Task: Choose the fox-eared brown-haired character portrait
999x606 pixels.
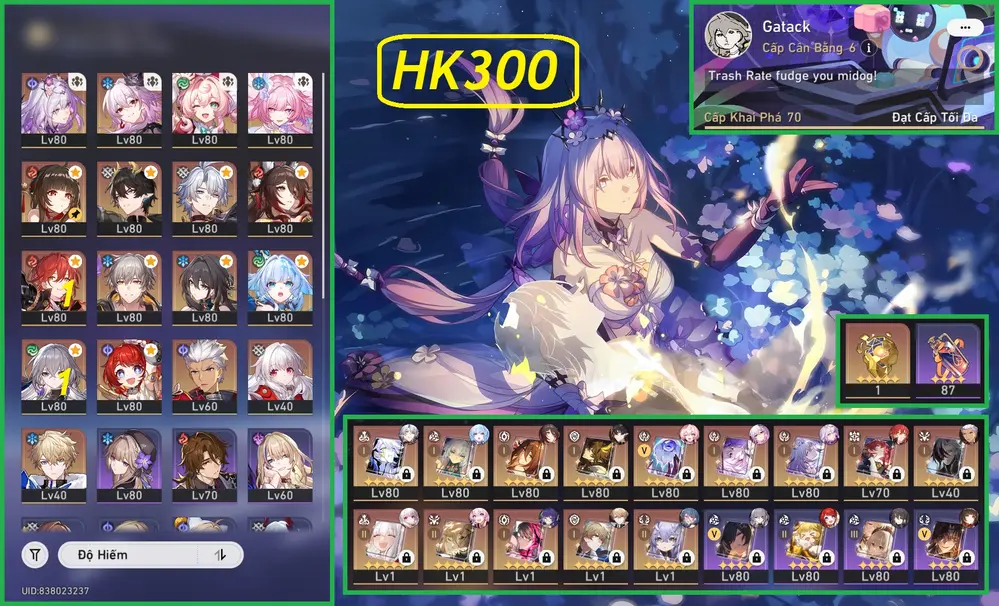Action: coord(279,195)
